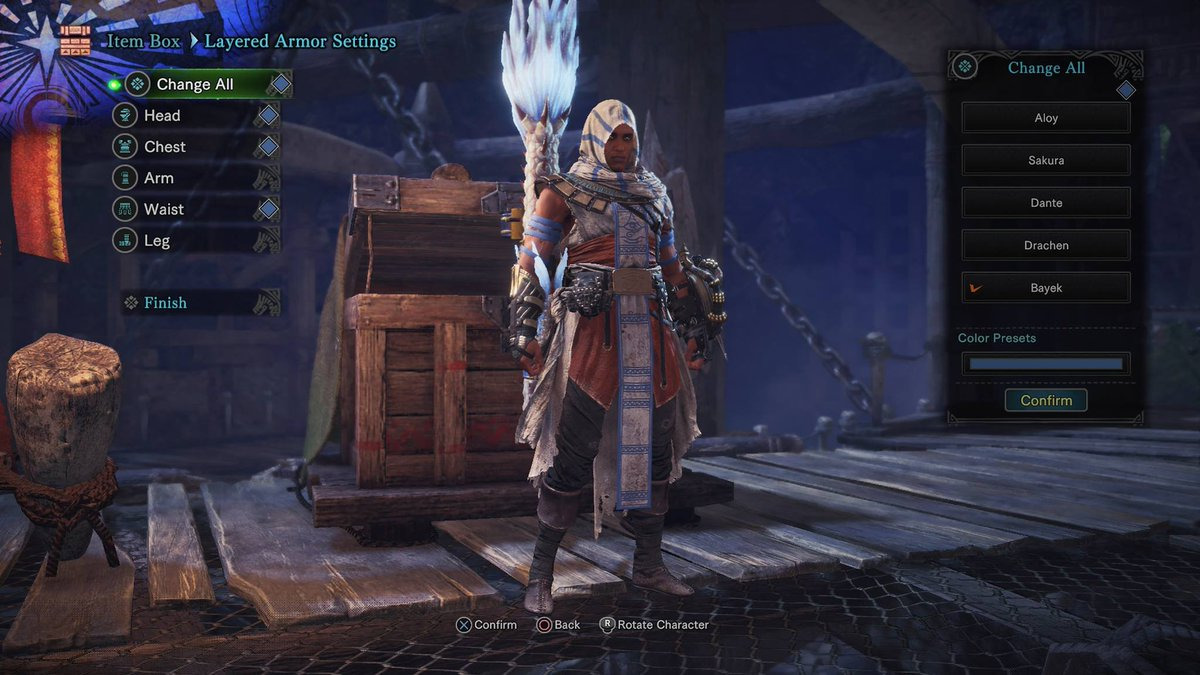Select the Arm armor entry

coord(159,178)
